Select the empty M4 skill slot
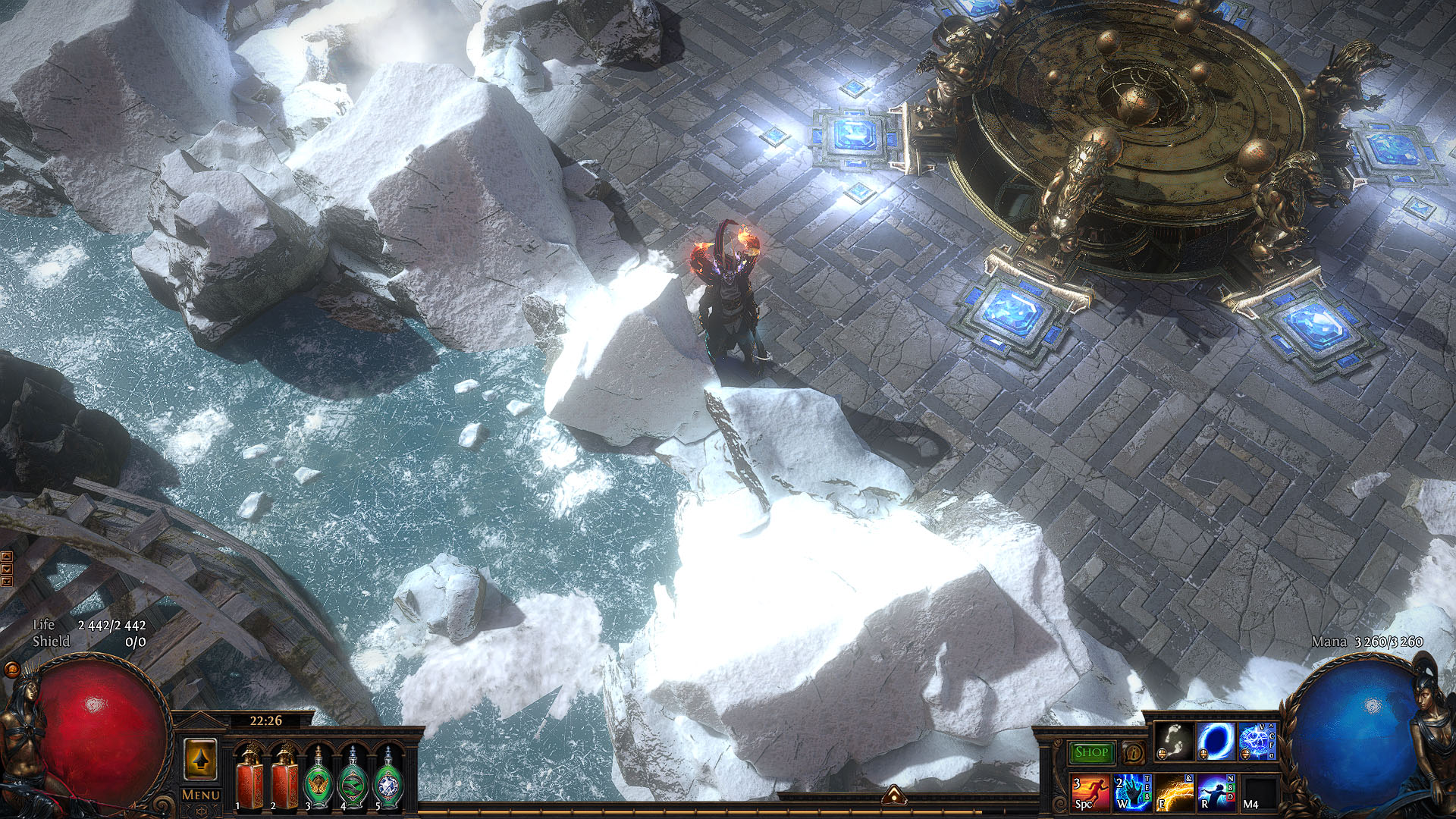The width and height of the screenshot is (1456, 819). click(1256, 792)
